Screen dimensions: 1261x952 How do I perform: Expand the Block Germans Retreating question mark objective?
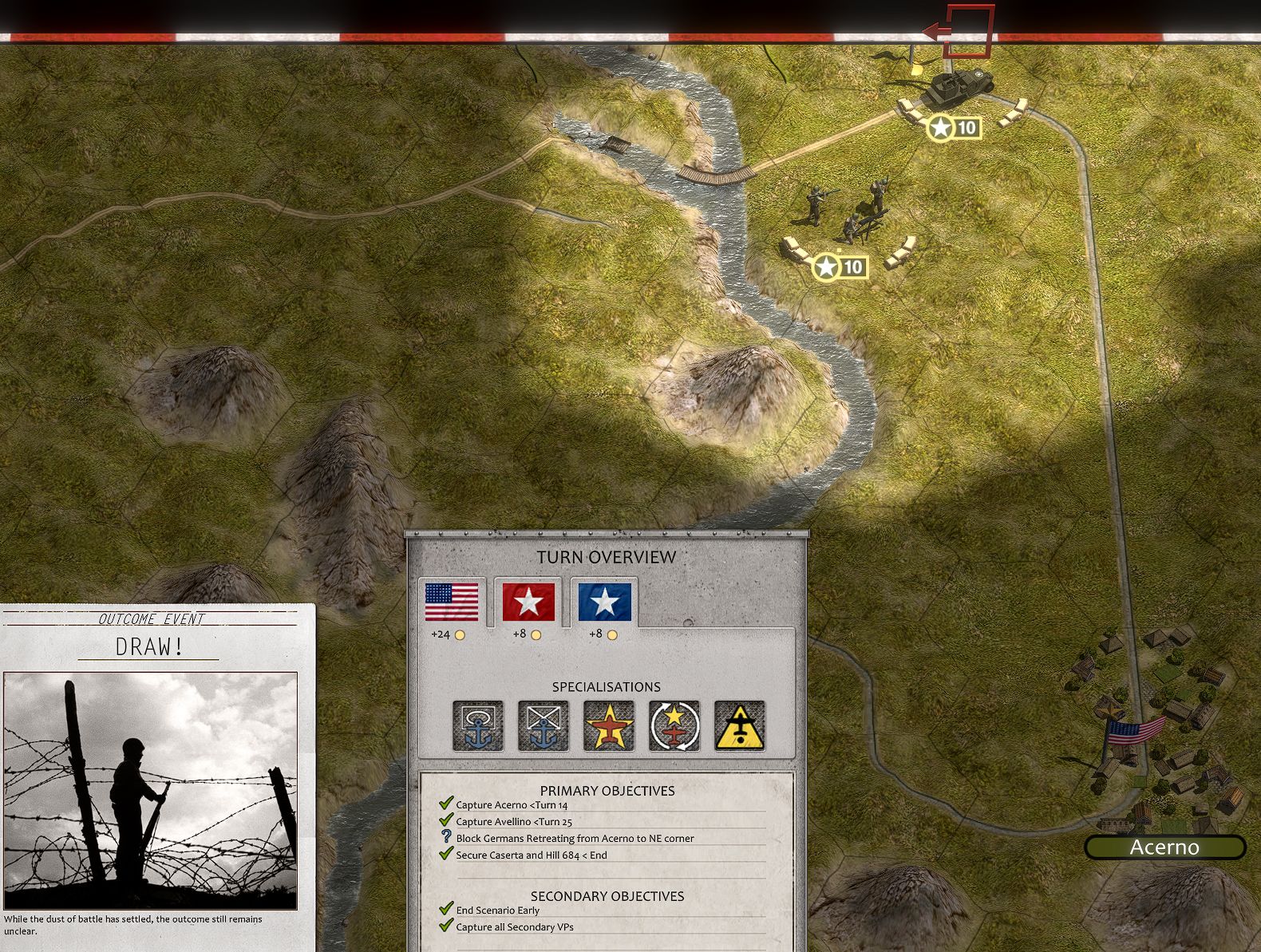445,838
